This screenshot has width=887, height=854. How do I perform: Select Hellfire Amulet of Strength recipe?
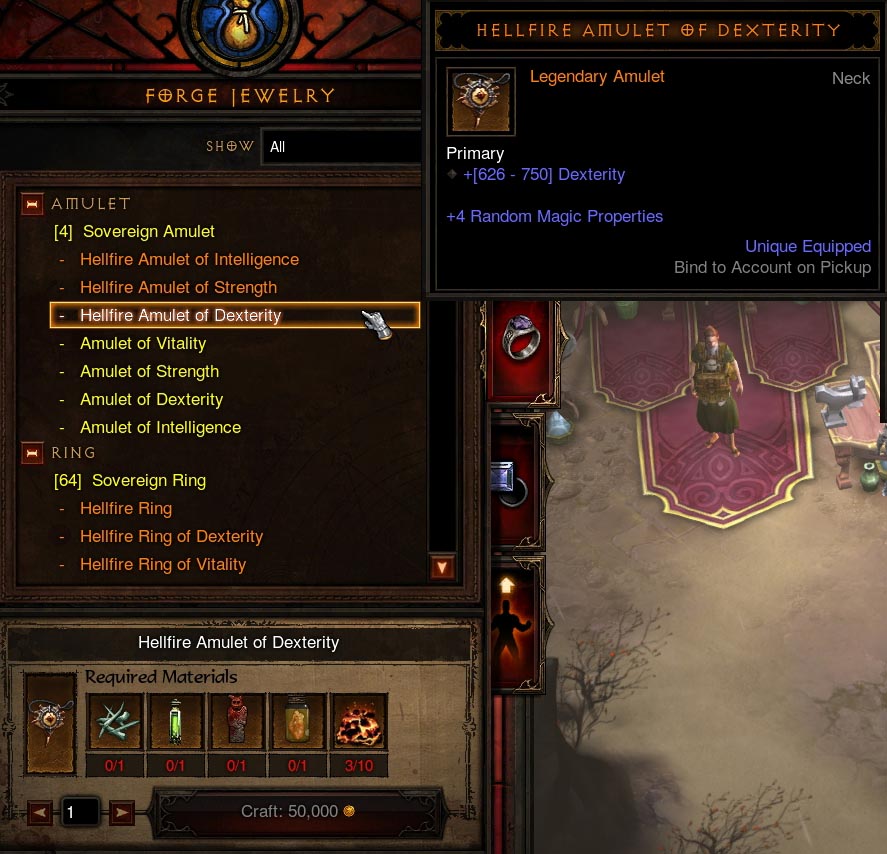(x=178, y=288)
